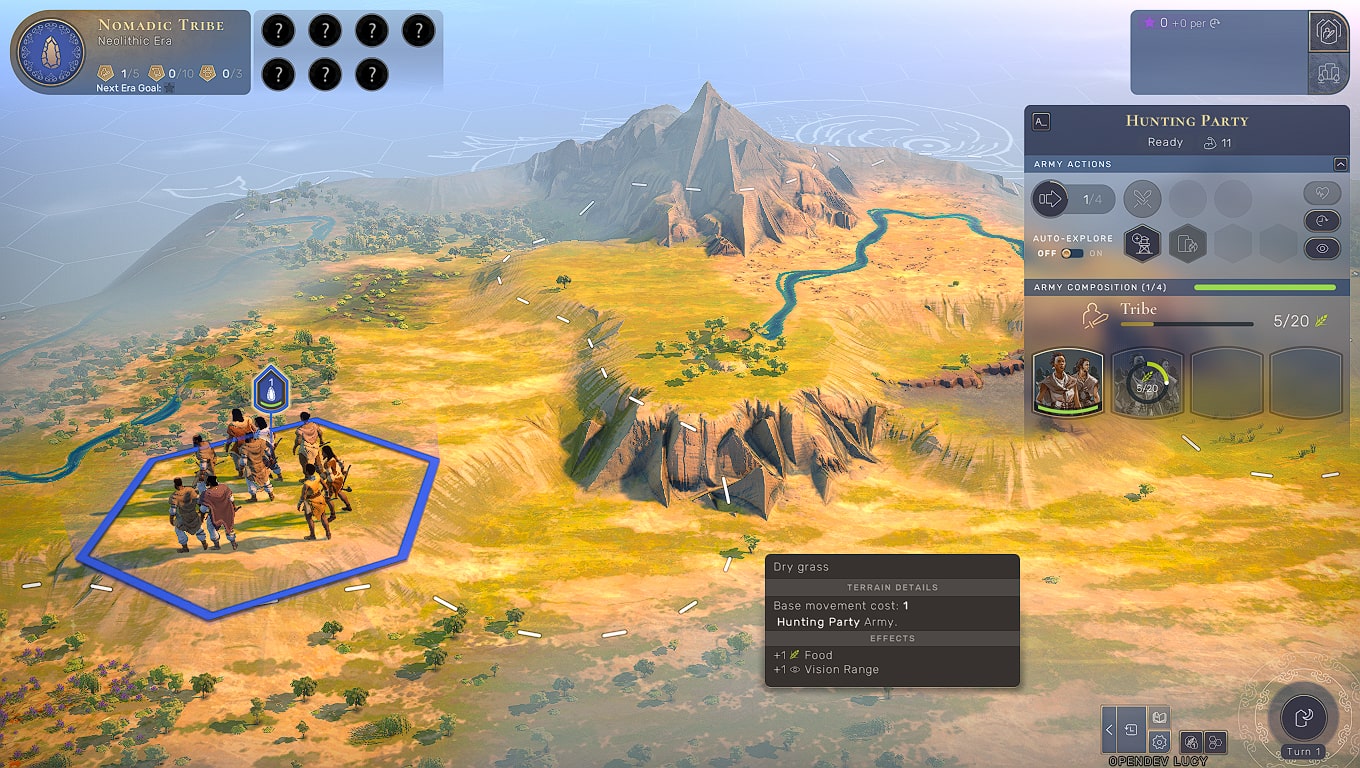This screenshot has height=768, width=1360.
Task: Click the history log button beside the gear
Action: [1132, 730]
